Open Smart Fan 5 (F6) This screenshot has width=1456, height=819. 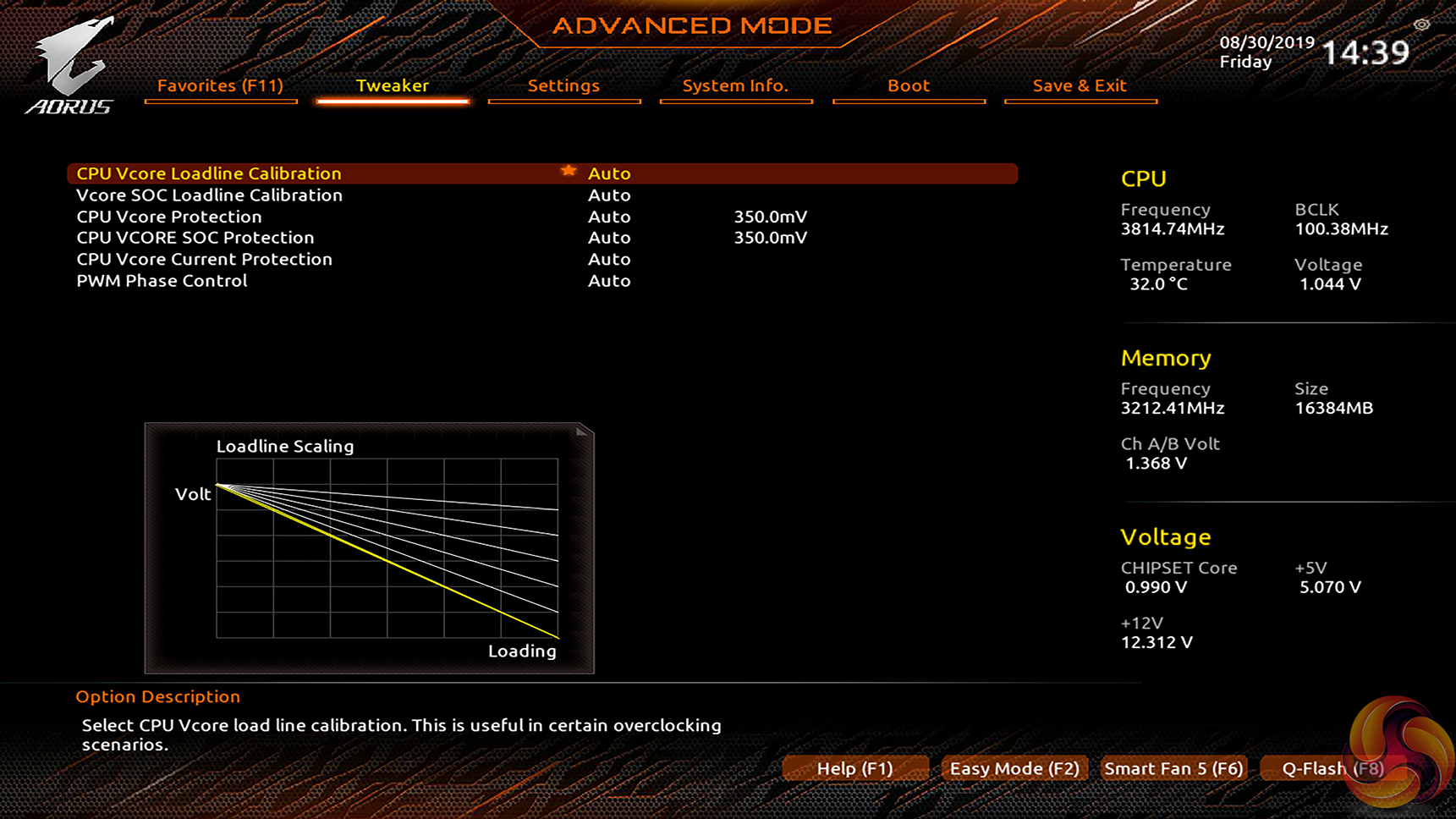1173,768
